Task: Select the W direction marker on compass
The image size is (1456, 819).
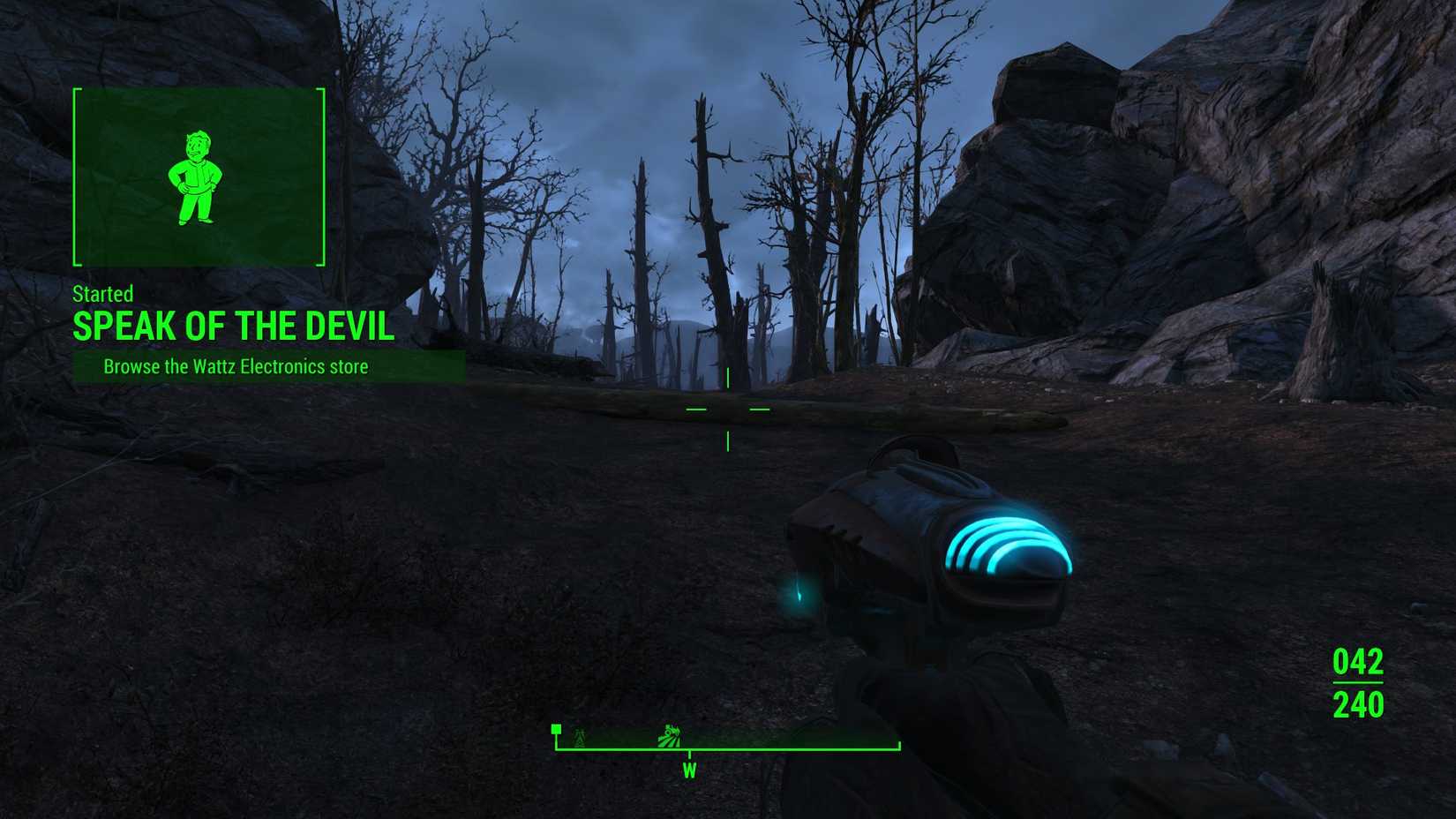Action: point(687,770)
